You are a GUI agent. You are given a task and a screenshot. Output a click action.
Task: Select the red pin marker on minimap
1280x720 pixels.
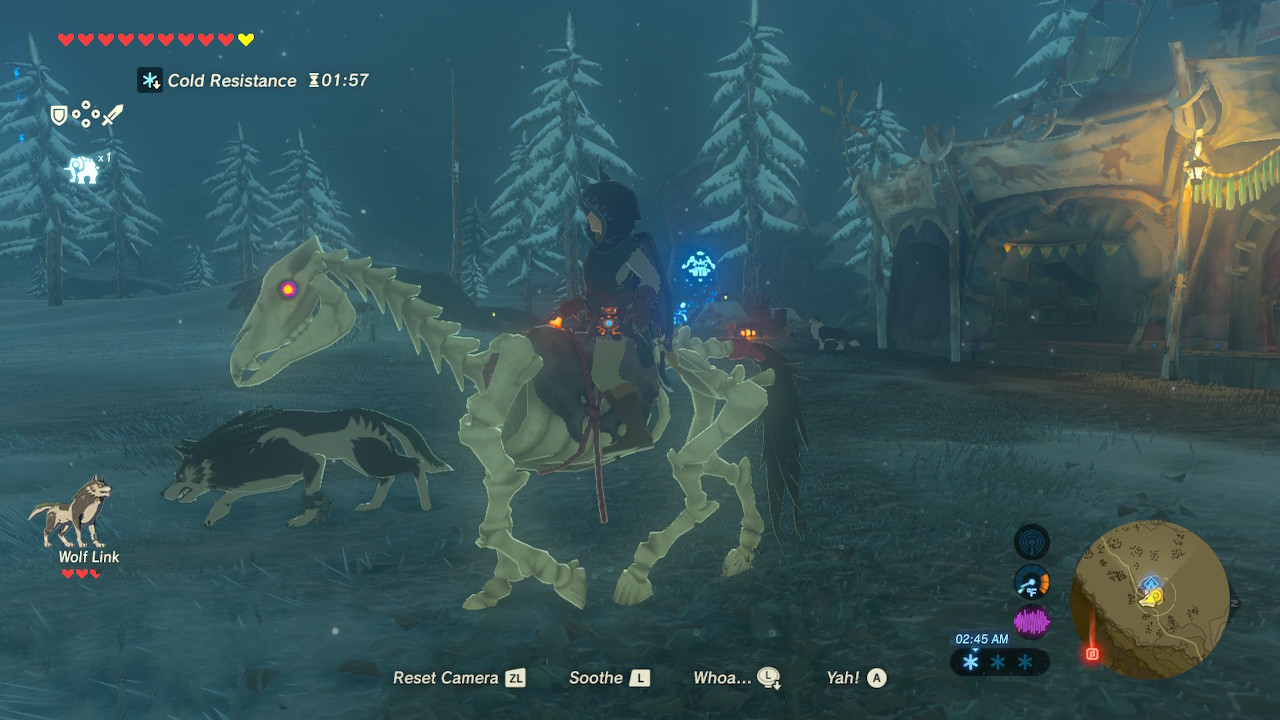point(1091,654)
